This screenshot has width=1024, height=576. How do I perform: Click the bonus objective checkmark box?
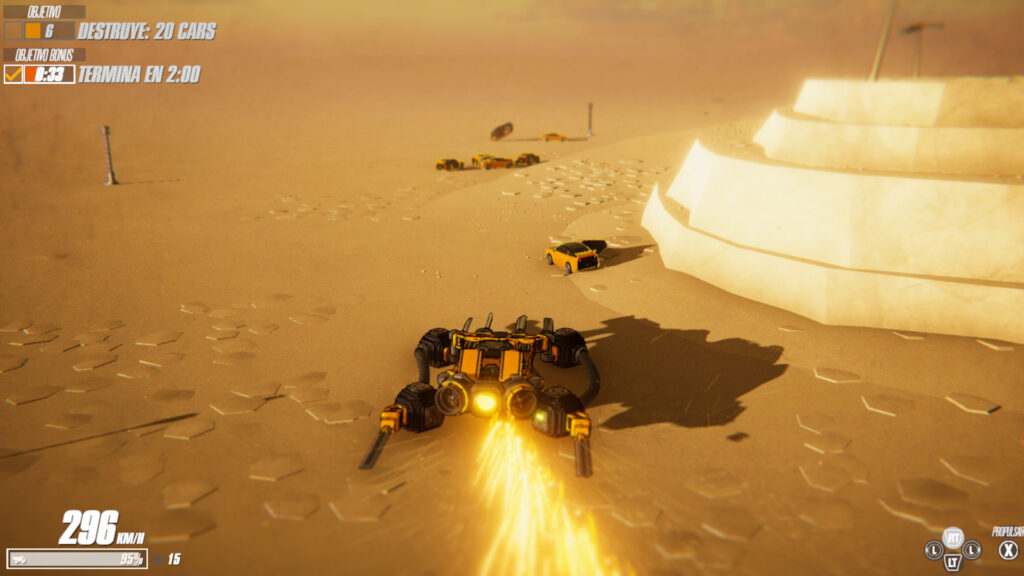(x=13, y=74)
